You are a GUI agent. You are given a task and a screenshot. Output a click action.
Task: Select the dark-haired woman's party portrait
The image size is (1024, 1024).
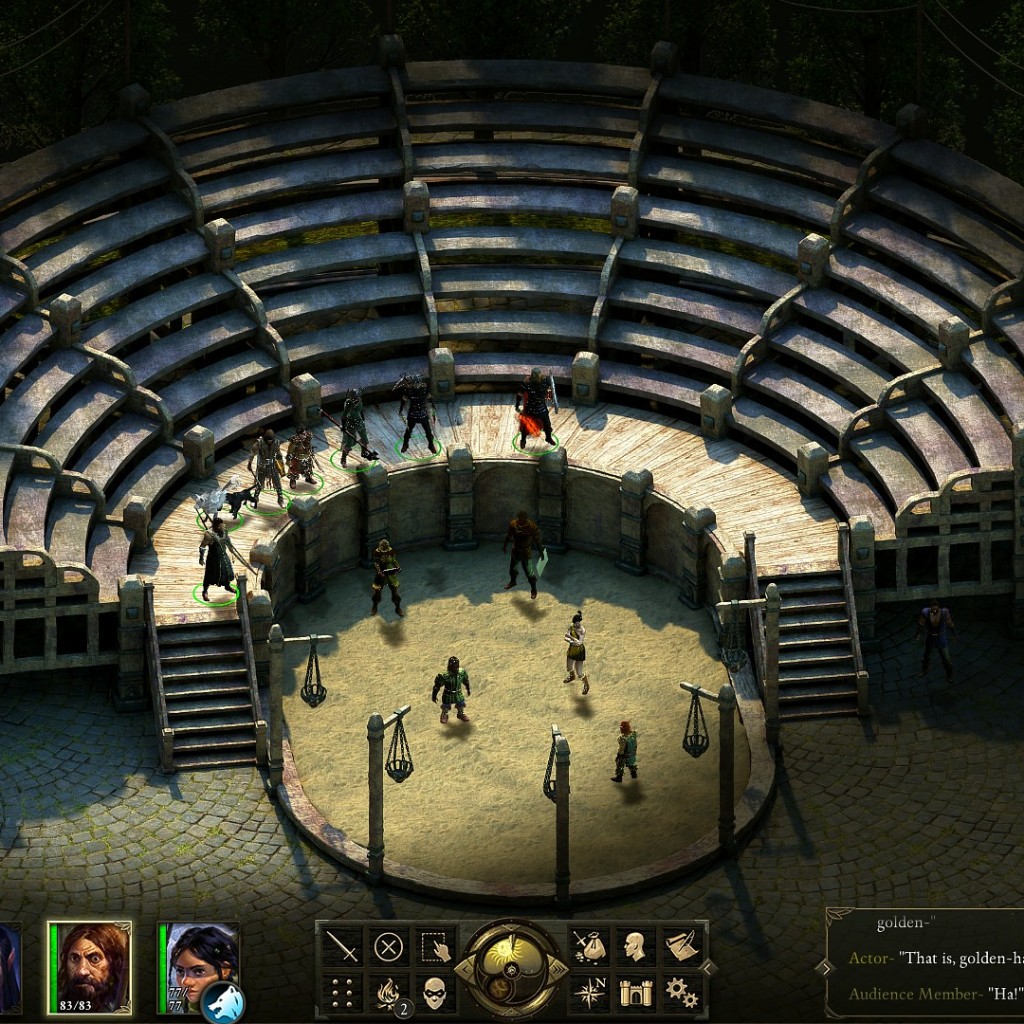tap(201, 960)
